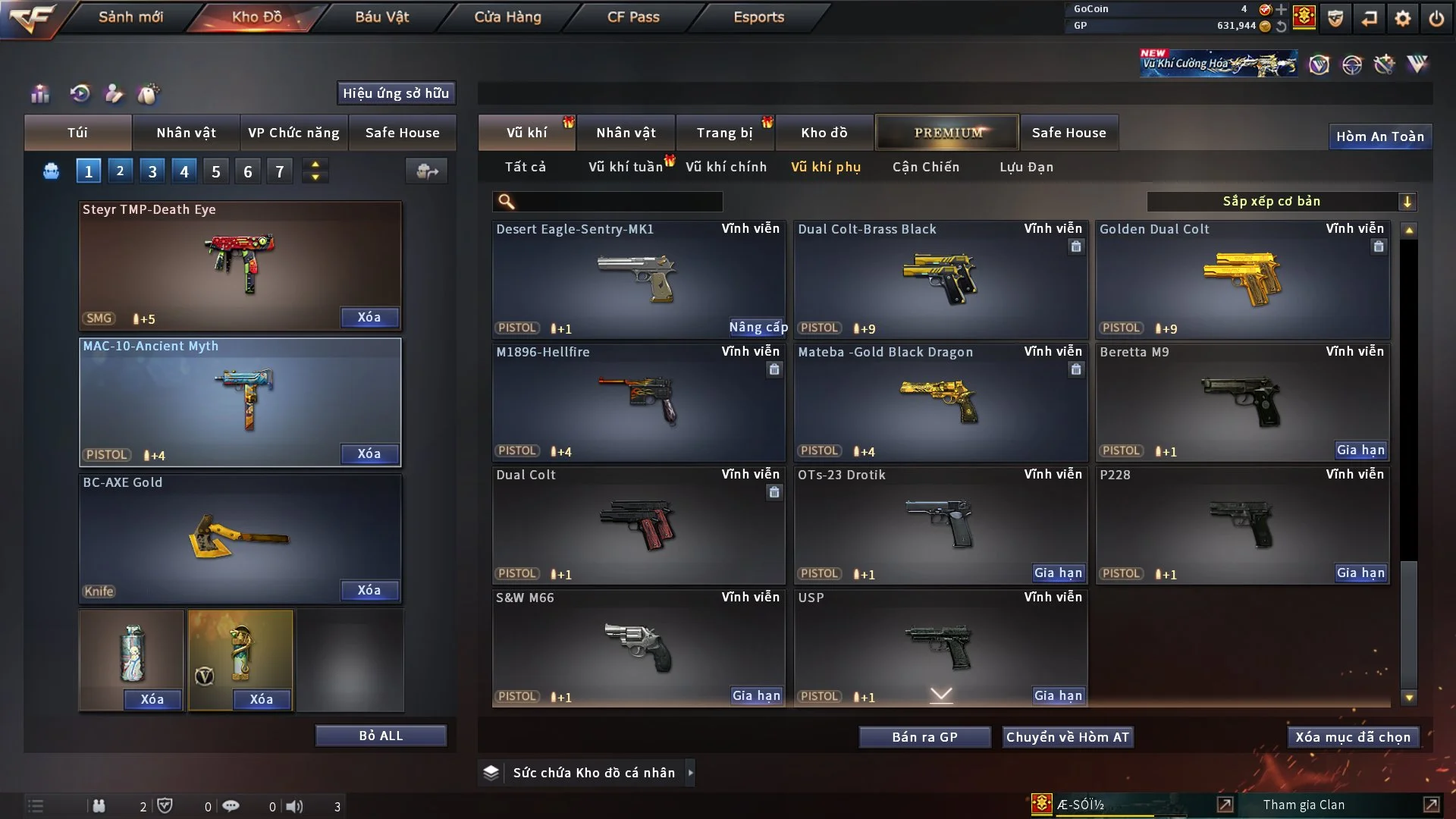This screenshot has width=1456, height=819.
Task: Click the Bỏ ALL button
Action: pos(381,736)
